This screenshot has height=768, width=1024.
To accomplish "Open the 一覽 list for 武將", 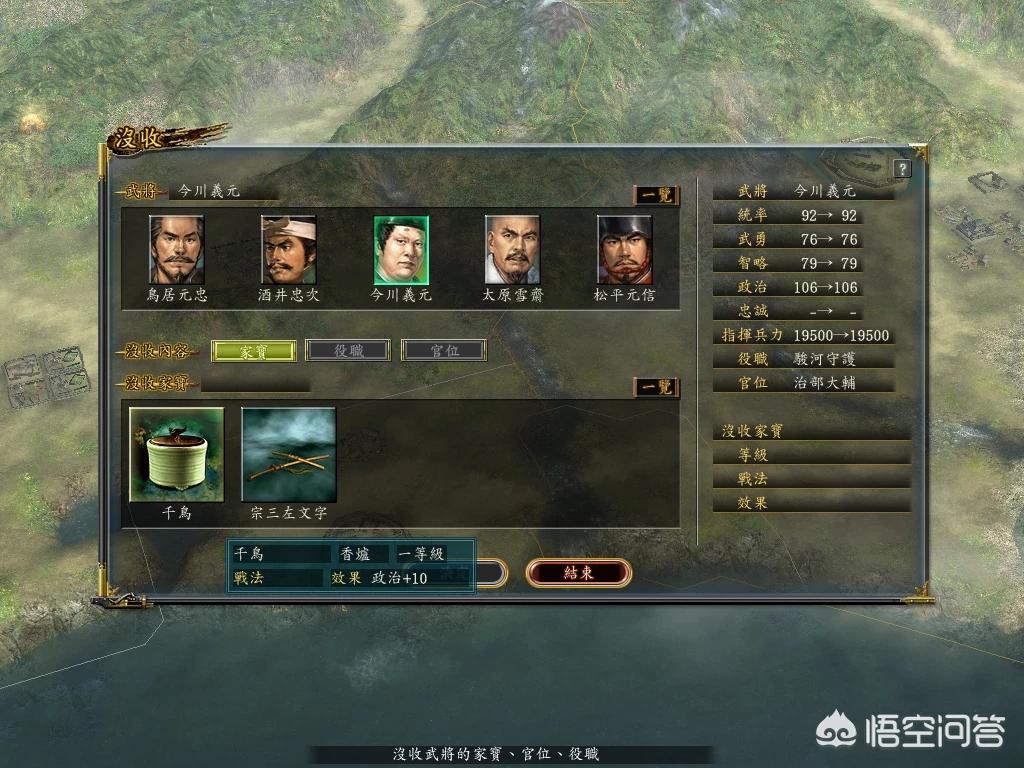I will (656, 195).
